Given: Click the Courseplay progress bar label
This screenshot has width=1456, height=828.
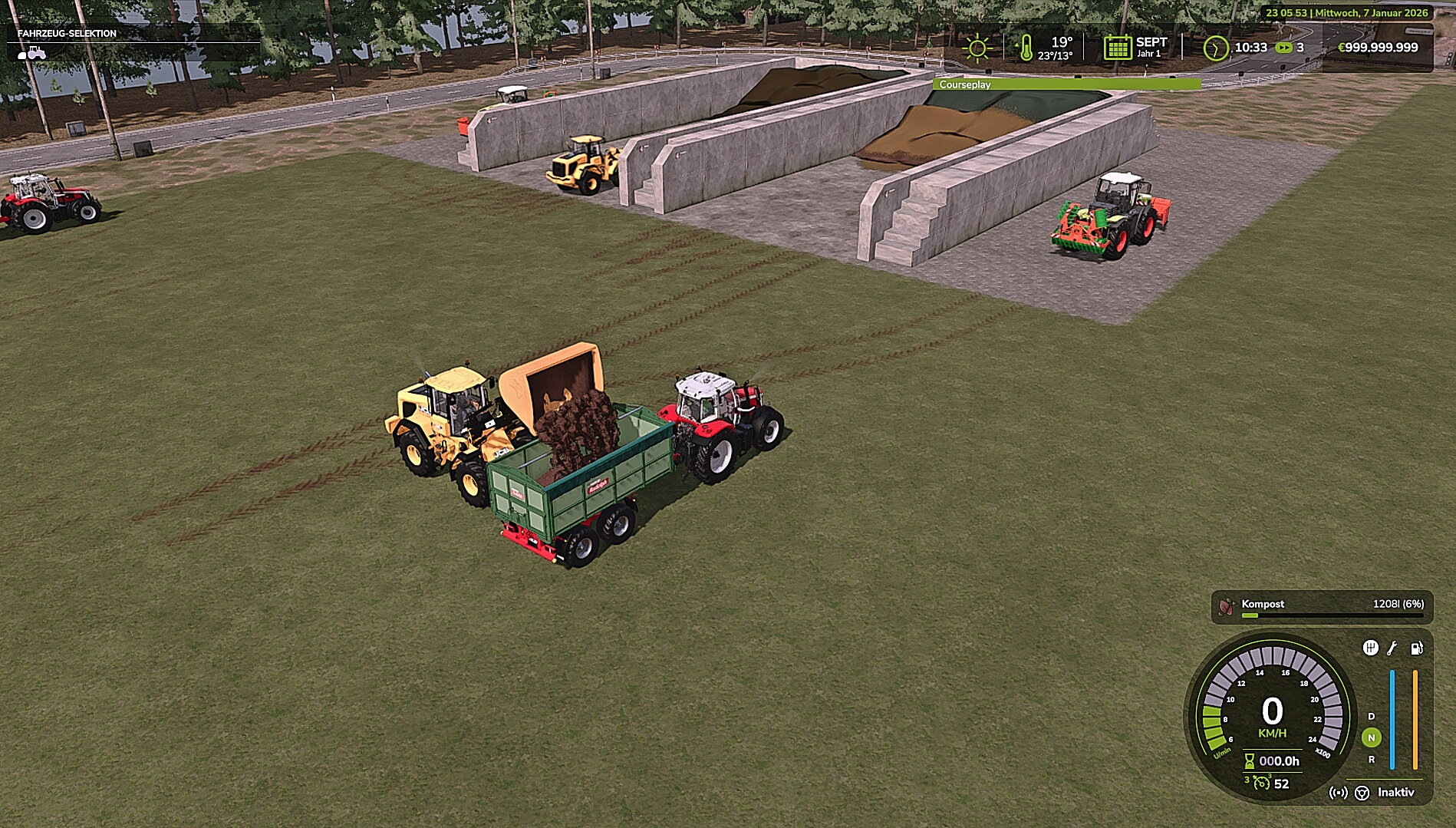Looking at the screenshot, I should coord(965,84).
